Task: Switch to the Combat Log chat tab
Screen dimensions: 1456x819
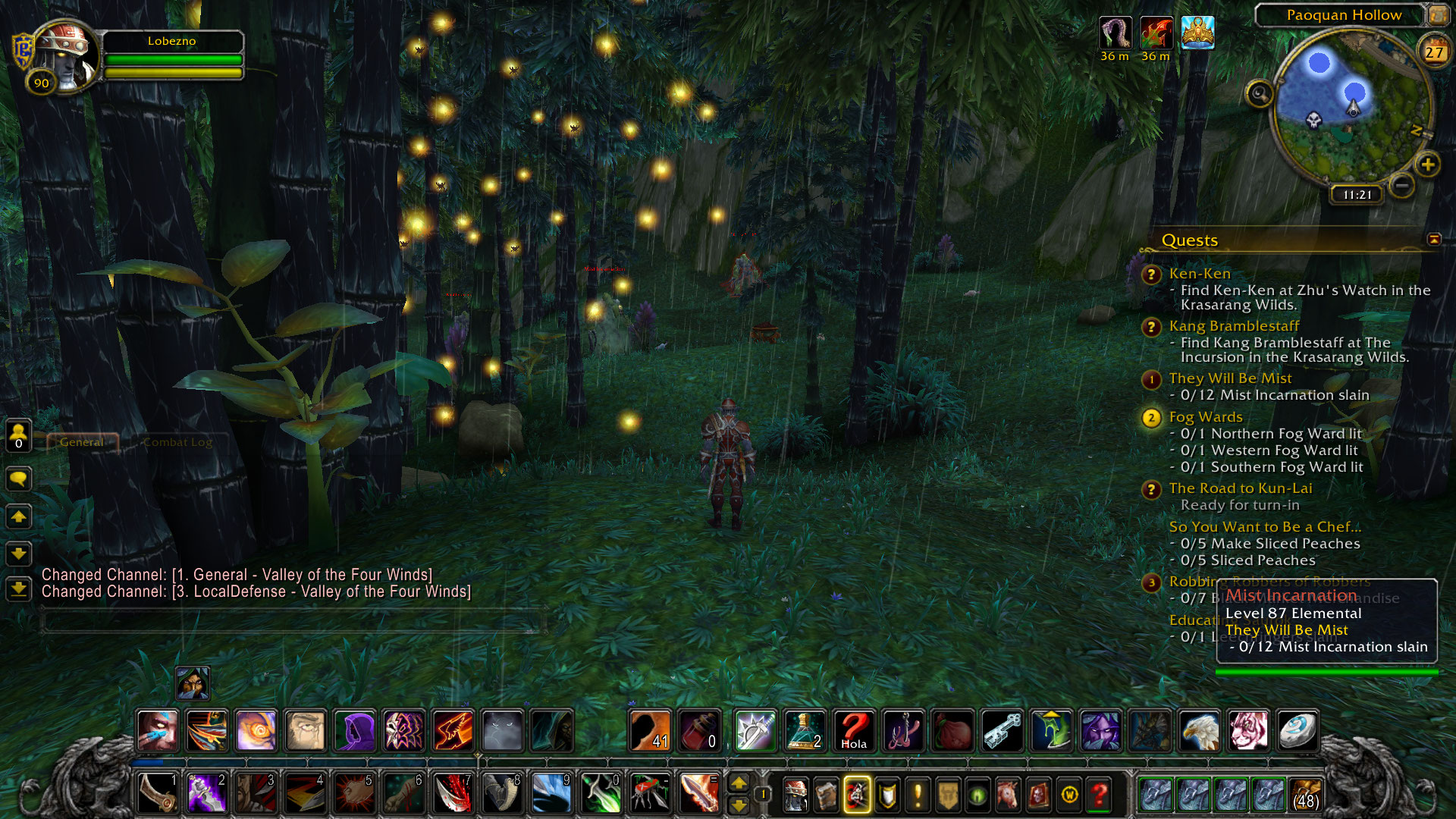Action: pos(177,442)
